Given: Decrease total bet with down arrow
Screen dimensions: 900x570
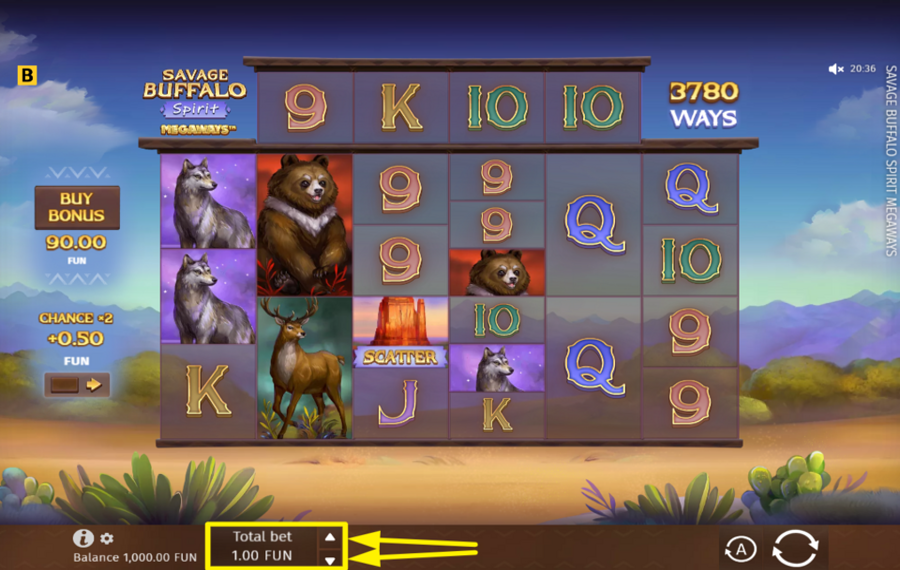Looking at the screenshot, I should (330, 560).
